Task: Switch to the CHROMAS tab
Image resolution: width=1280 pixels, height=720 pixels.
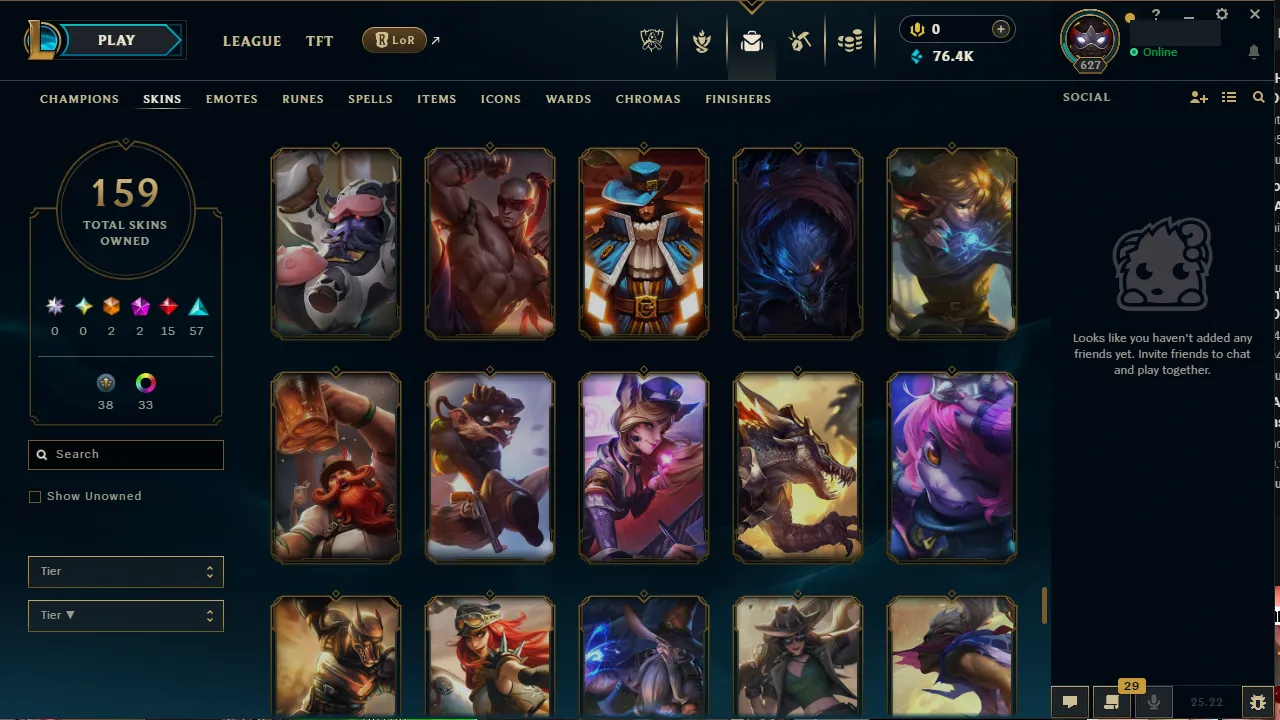Action: (648, 99)
